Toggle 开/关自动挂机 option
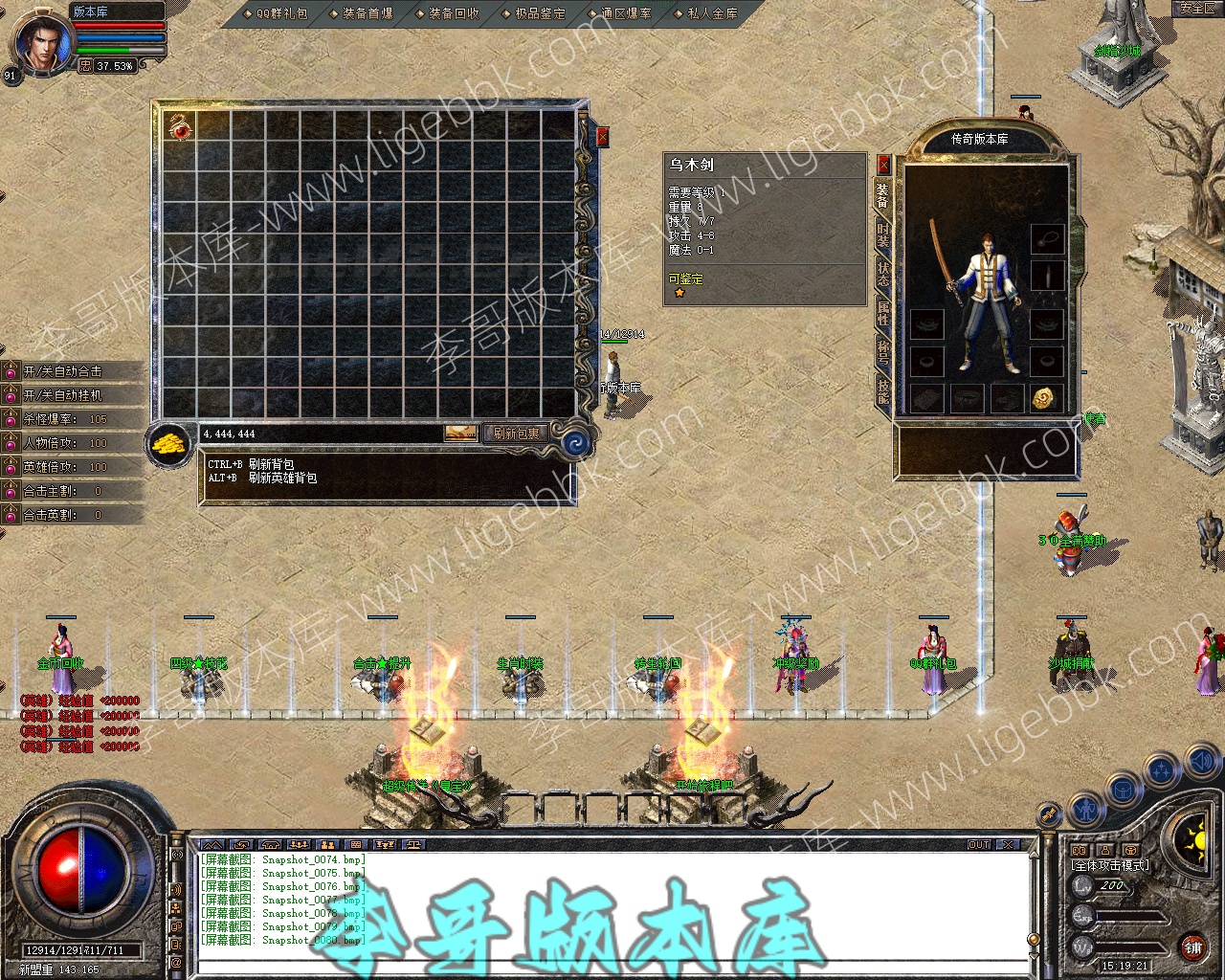 tap(63, 395)
